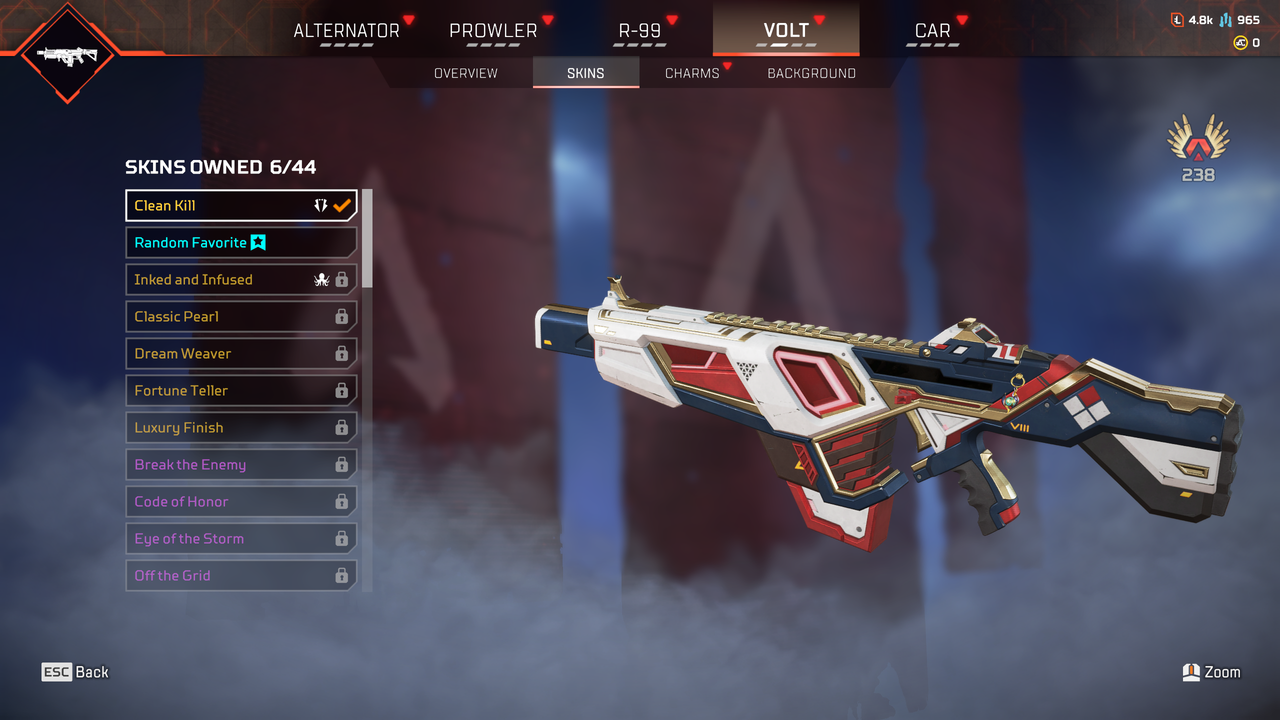Go back using the Back button
The width and height of the screenshot is (1280, 720).
75,672
